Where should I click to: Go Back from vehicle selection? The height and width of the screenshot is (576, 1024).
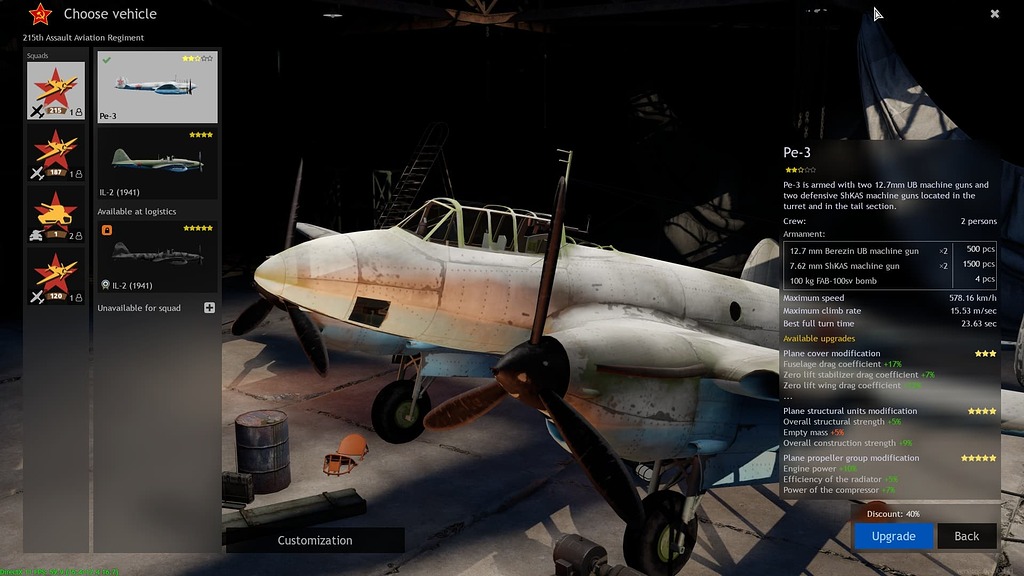point(966,536)
